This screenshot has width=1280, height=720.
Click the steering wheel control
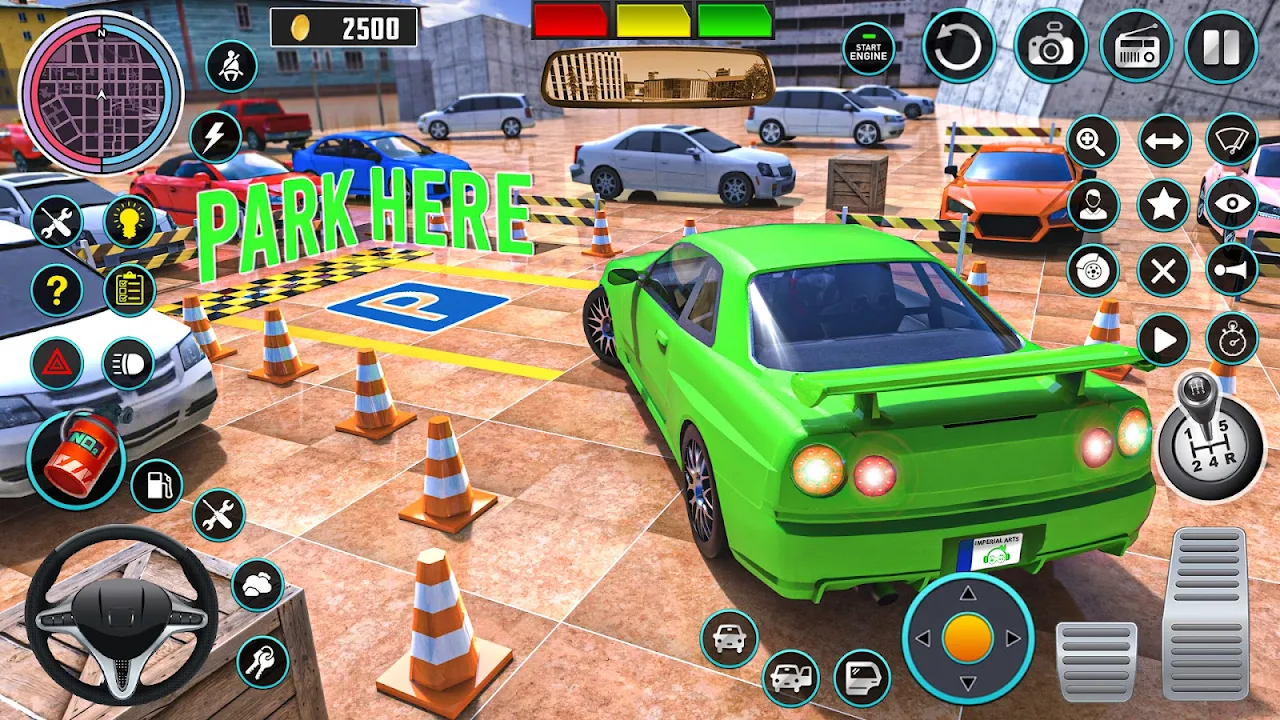click(x=121, y=613)
